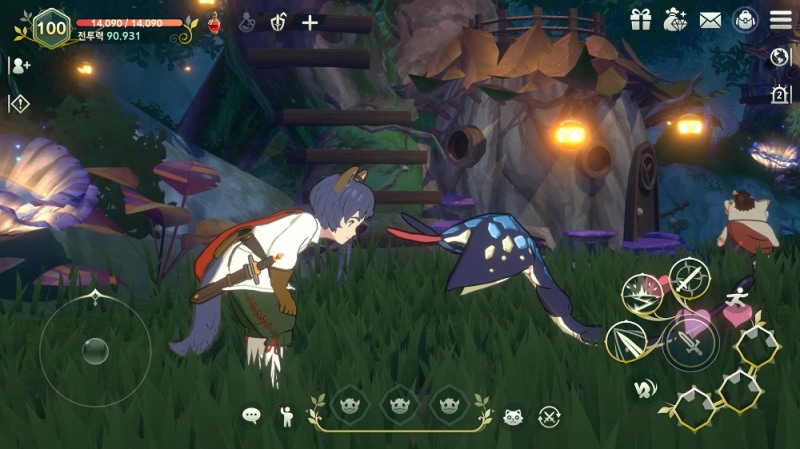Click the plus icon in top bar
The height and width of the screenshot is (449, 800).
tap(310, 22)
